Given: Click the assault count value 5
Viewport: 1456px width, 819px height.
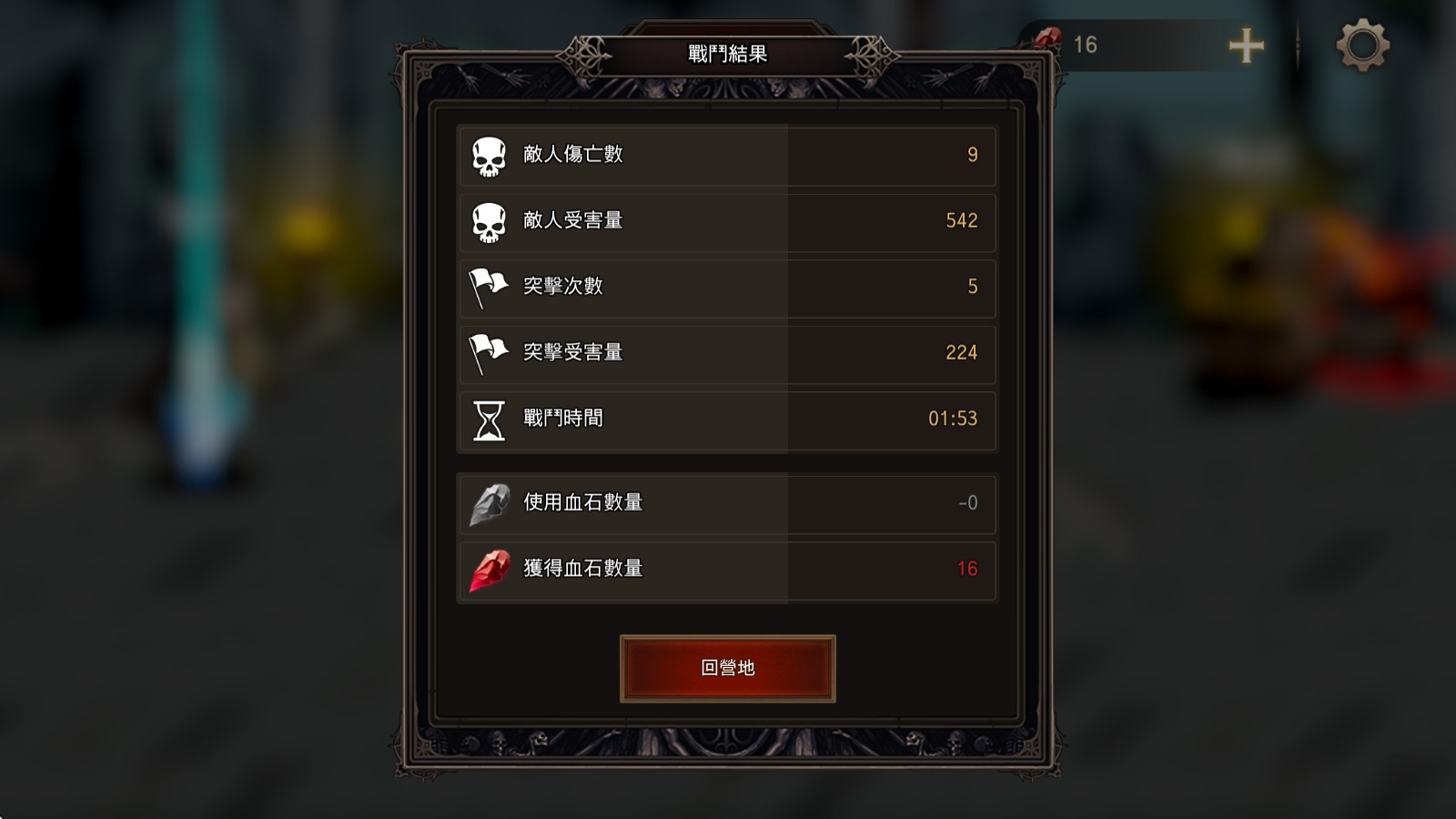Looking at the screenshot, I should pos(972,288).
